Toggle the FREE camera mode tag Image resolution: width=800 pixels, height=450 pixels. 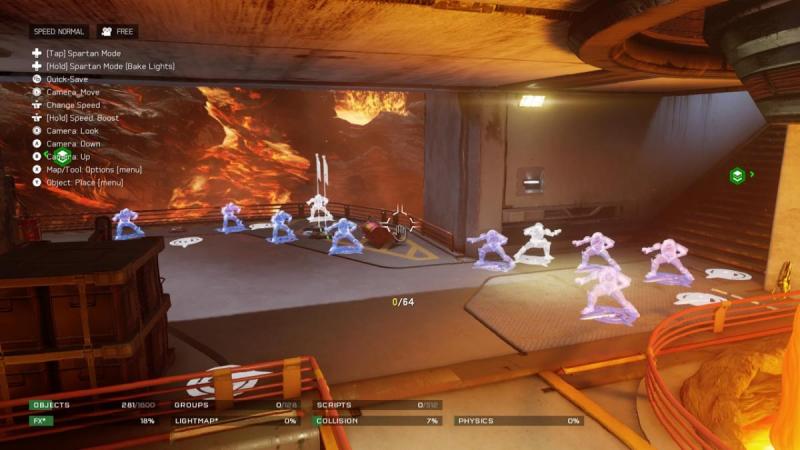point(117,32)
